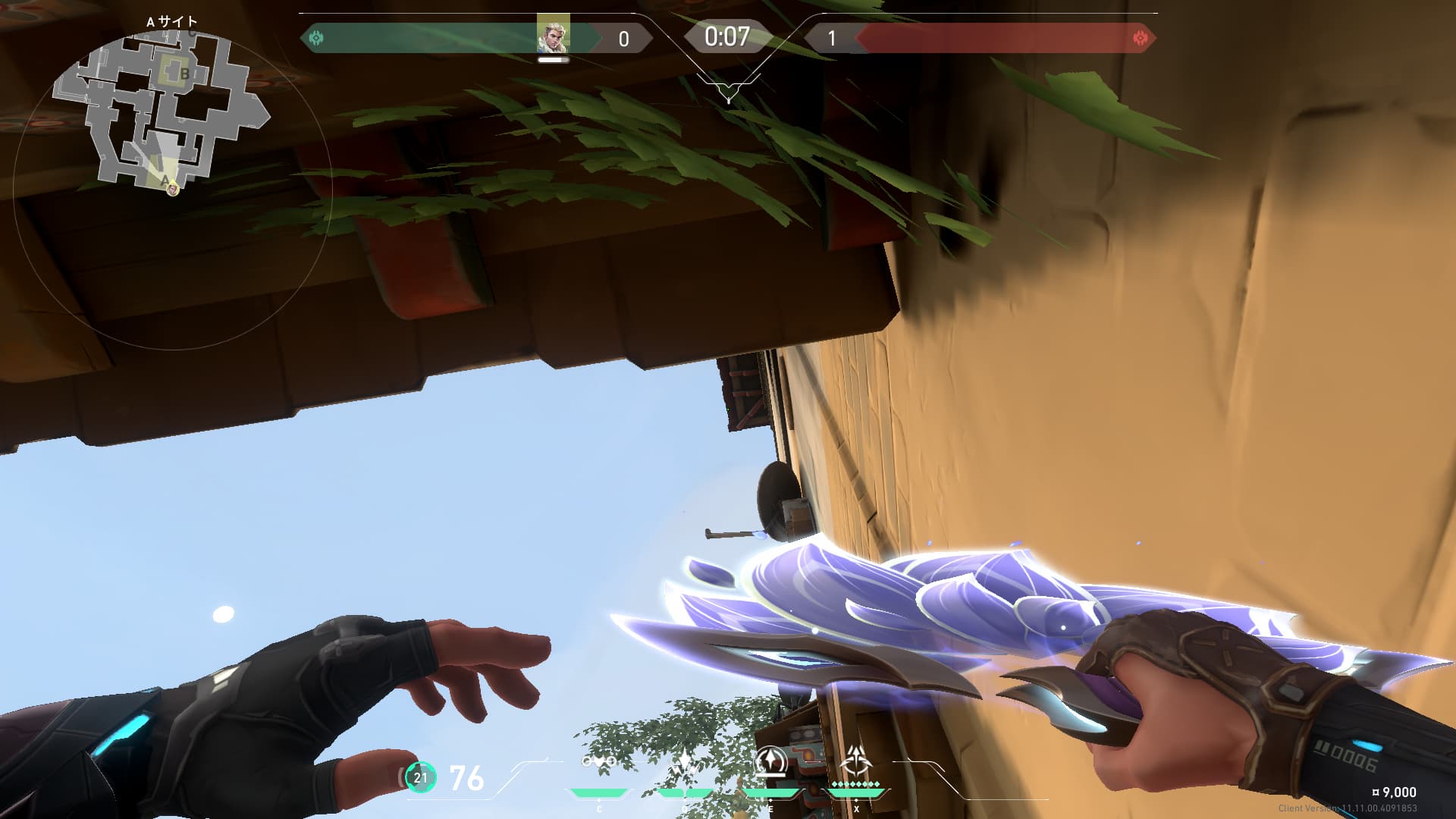Trigger the Recon Bolt ability icon
The width and height of the screenshot is (1456, 819).
(770, 761)
